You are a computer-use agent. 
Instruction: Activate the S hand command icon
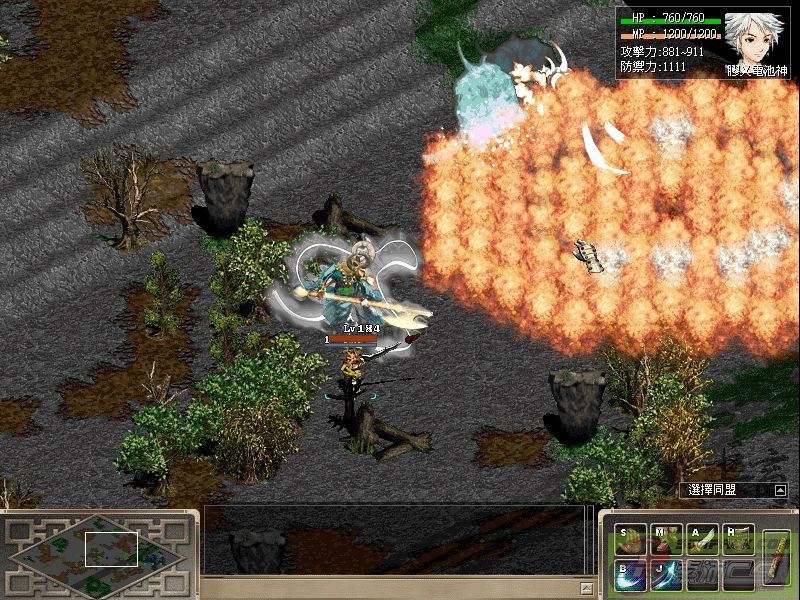pos(630,540)
